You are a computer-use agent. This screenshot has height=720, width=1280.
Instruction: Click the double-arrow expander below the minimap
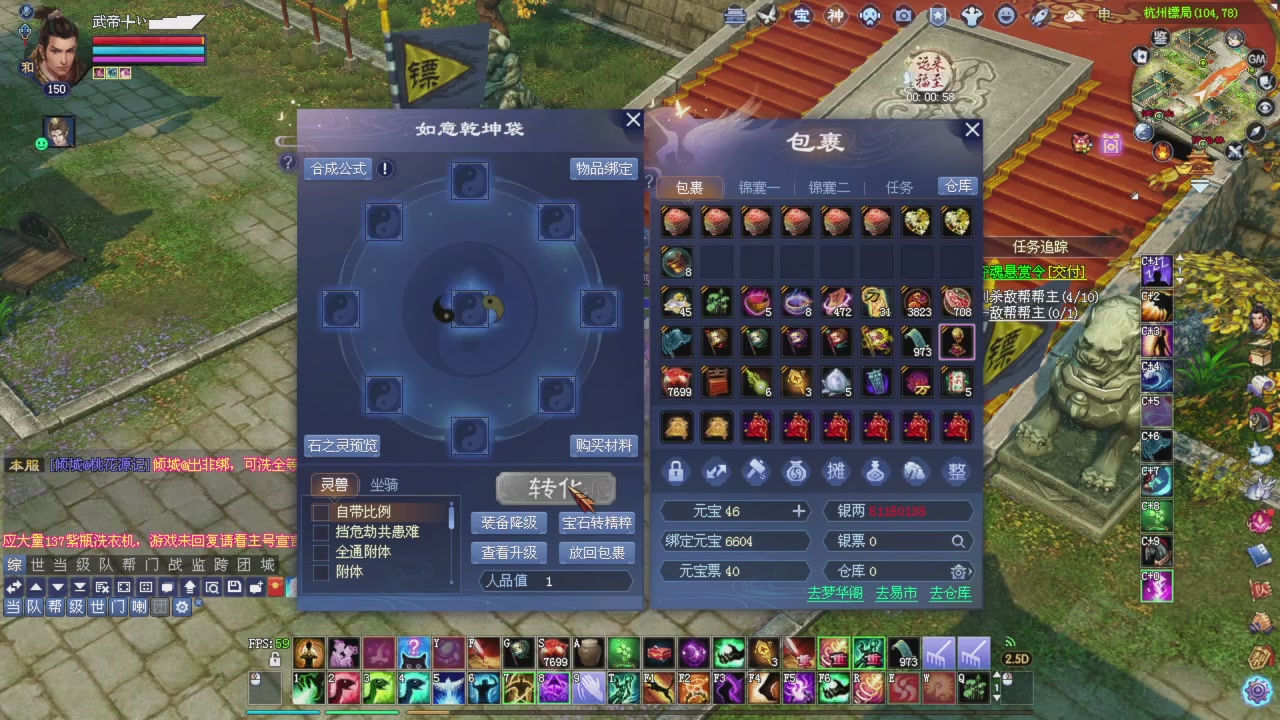(x=1199, y=184)
